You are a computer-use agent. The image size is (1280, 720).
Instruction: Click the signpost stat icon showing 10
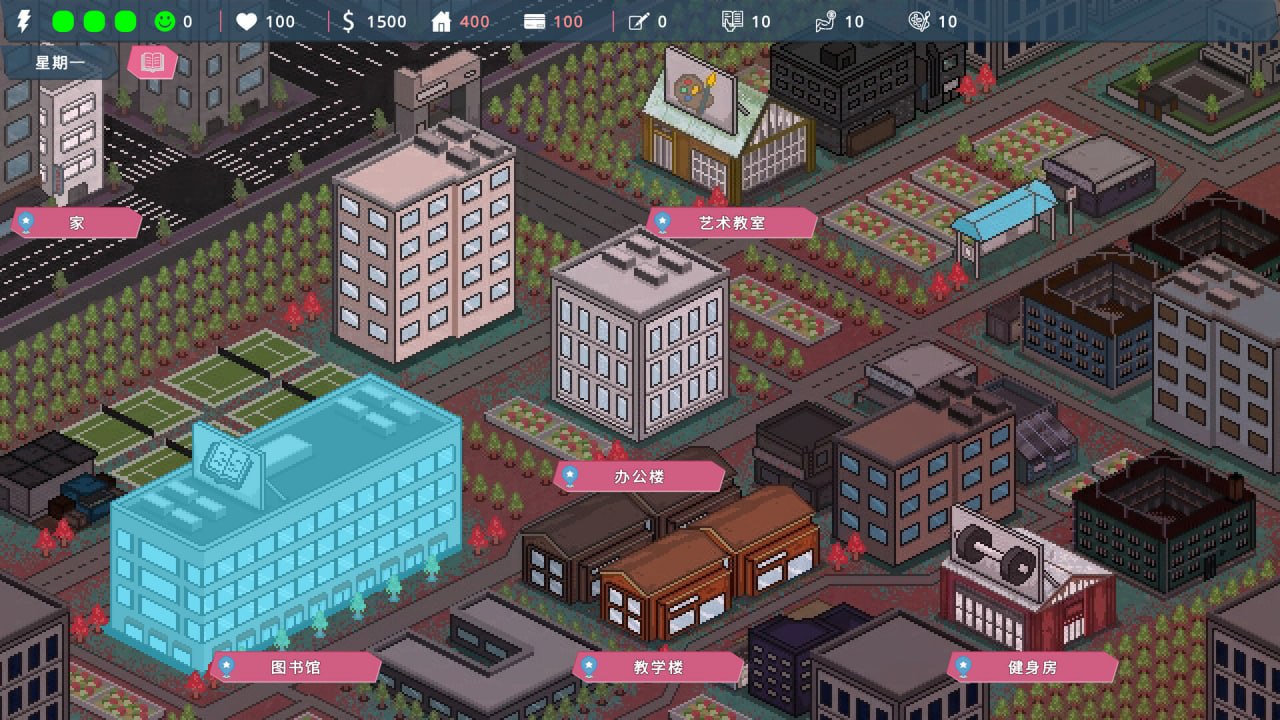(x=823, y=21)
